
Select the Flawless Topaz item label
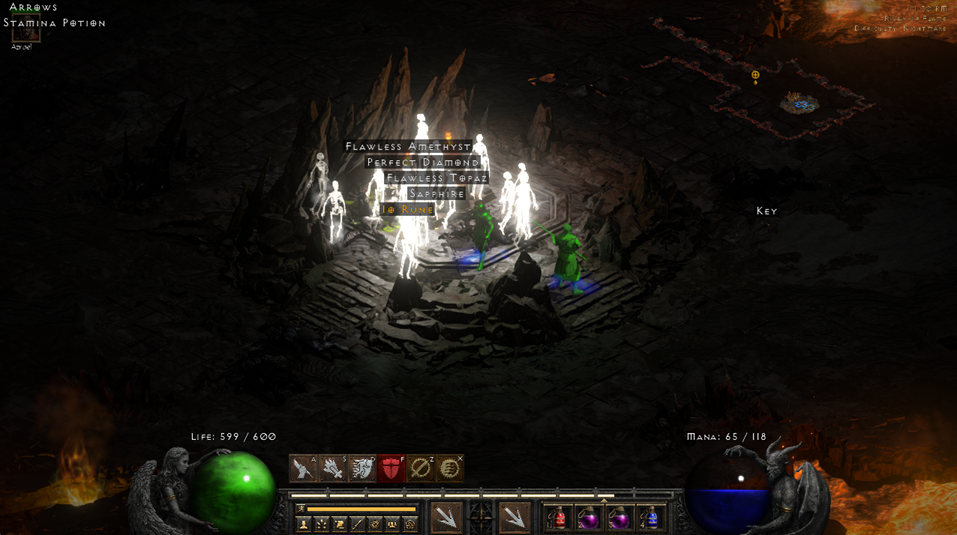(437, 178)
